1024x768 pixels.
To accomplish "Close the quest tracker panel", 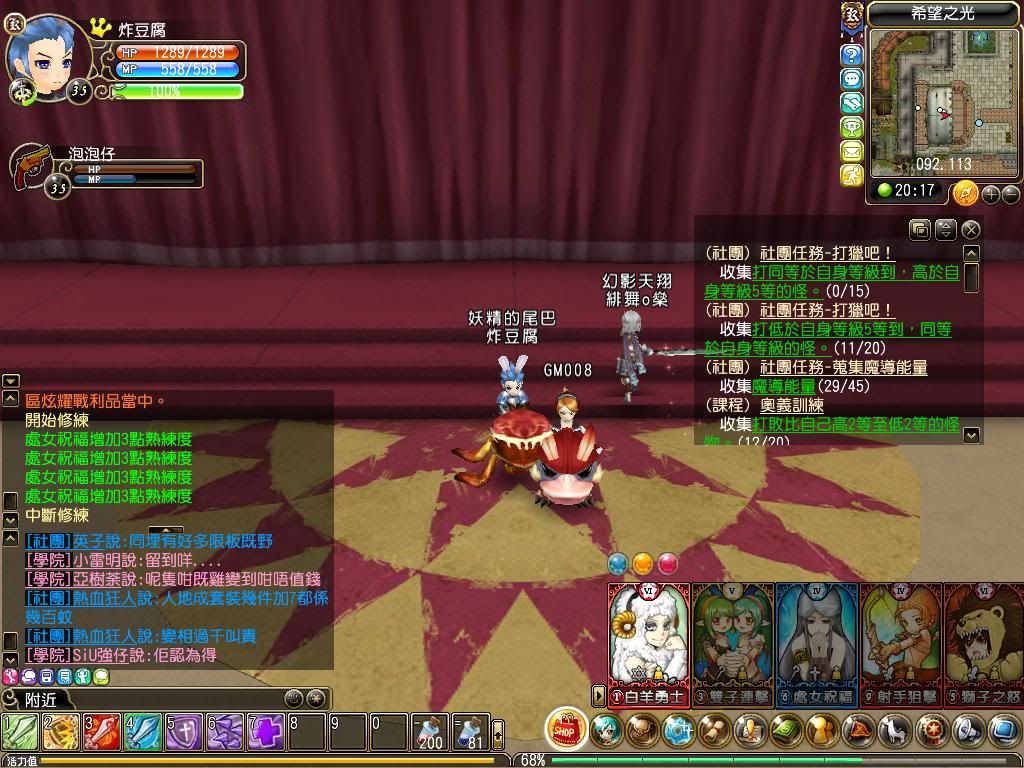I will pyautogui.click(x=970, y=230).
